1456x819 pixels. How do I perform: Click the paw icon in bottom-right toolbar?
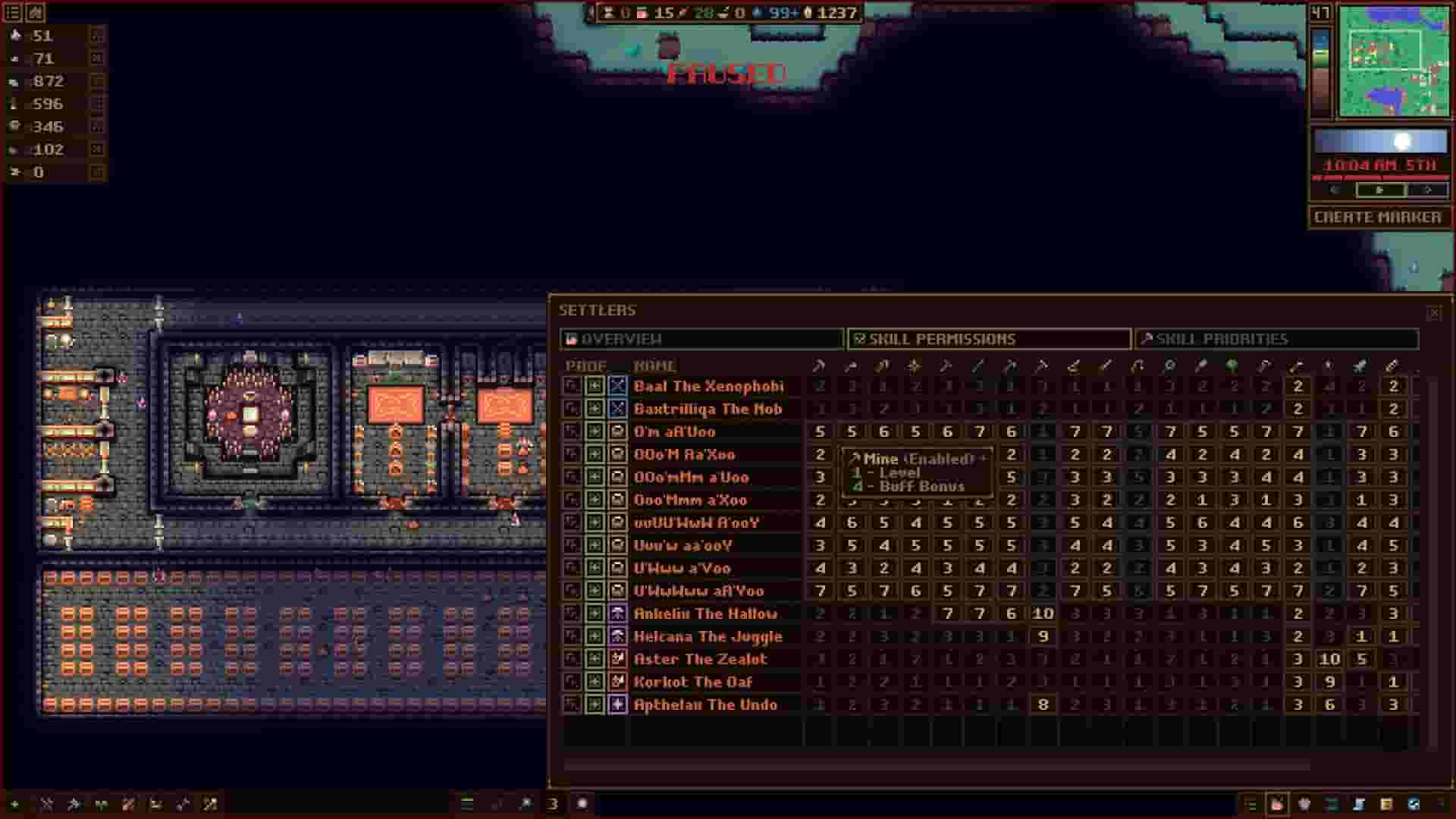click(1304, 804)
